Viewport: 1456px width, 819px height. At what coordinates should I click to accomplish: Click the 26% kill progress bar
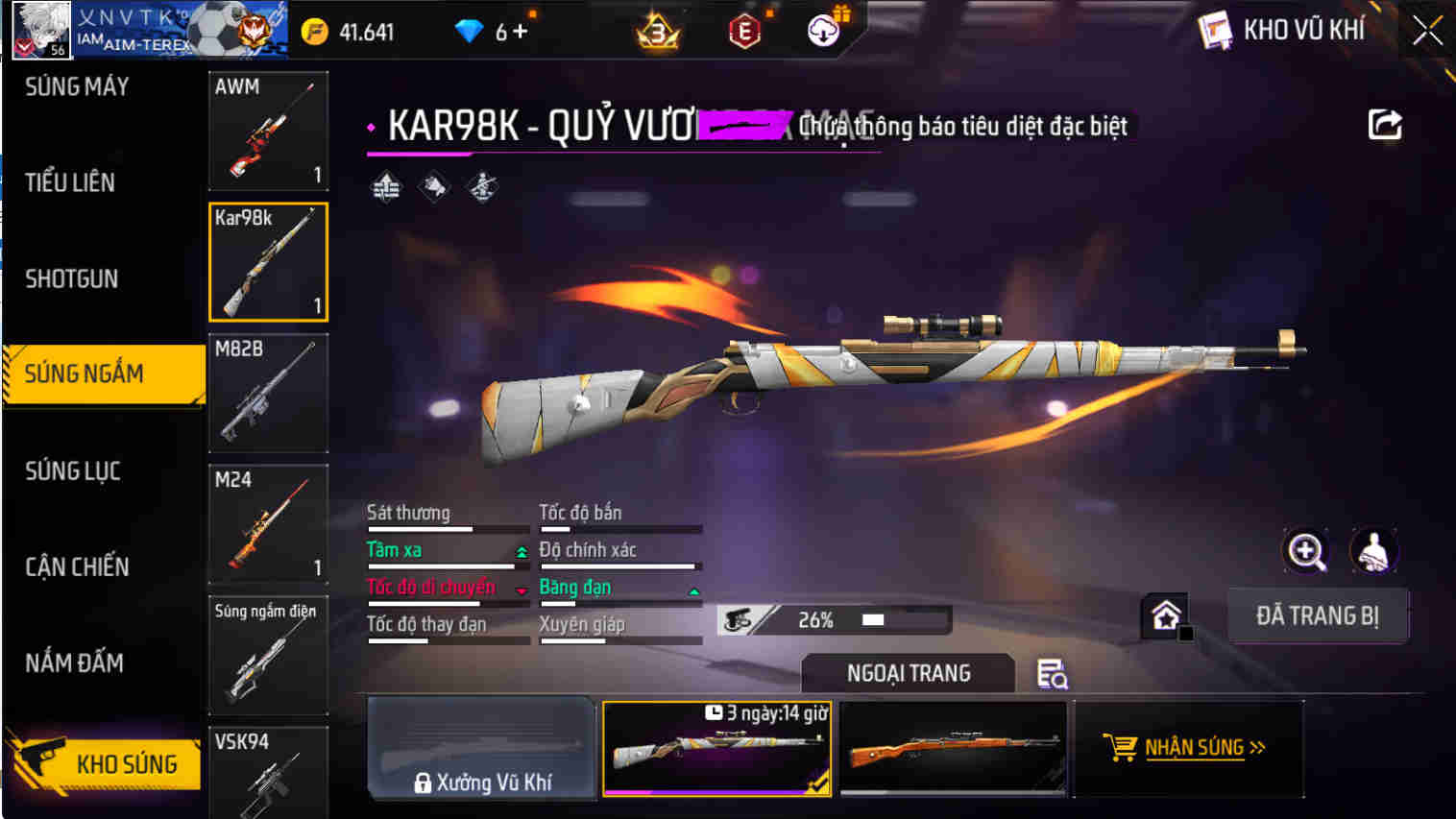(834, 619)
